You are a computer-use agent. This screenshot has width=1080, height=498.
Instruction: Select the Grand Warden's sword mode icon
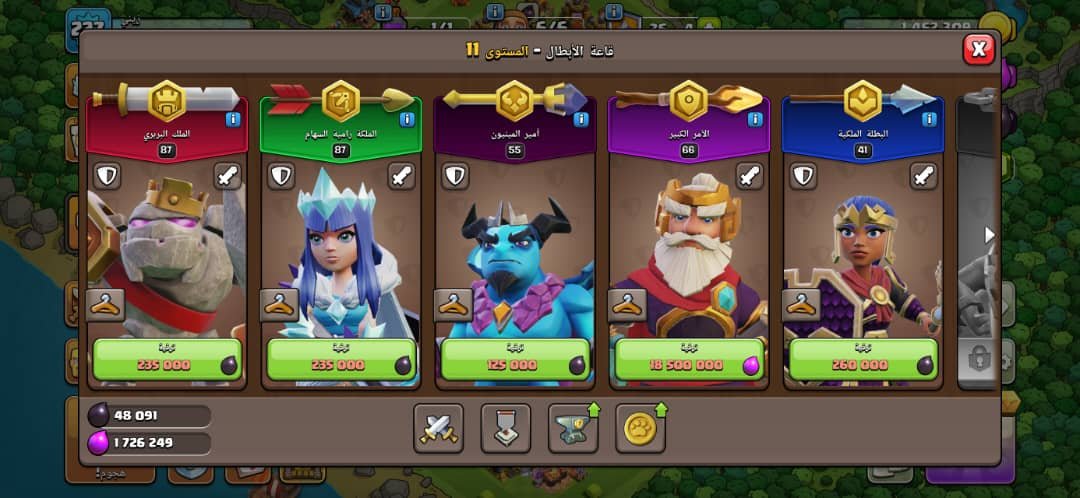(750, 177)
